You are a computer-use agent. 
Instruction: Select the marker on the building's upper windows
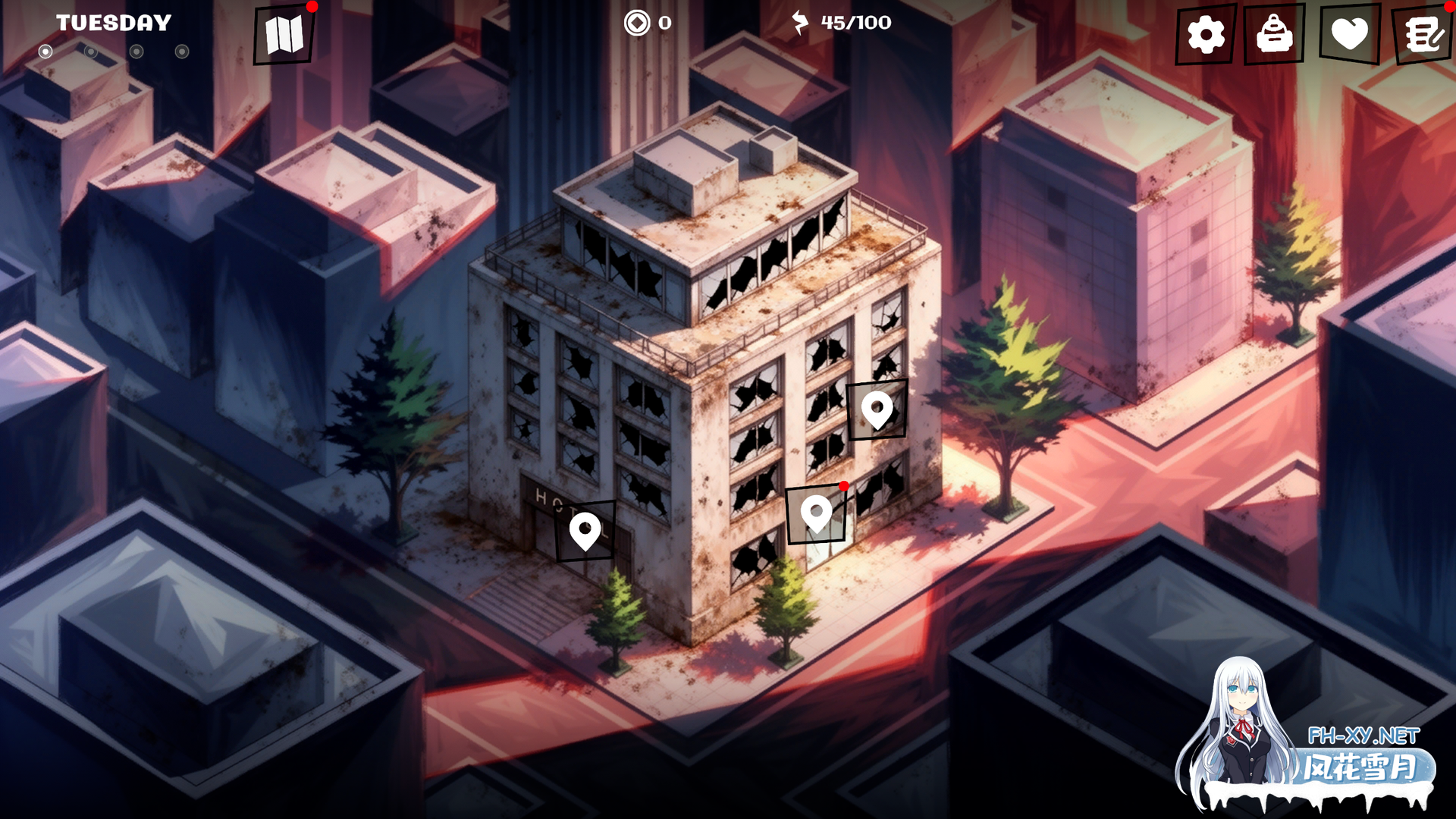point(877,410)
